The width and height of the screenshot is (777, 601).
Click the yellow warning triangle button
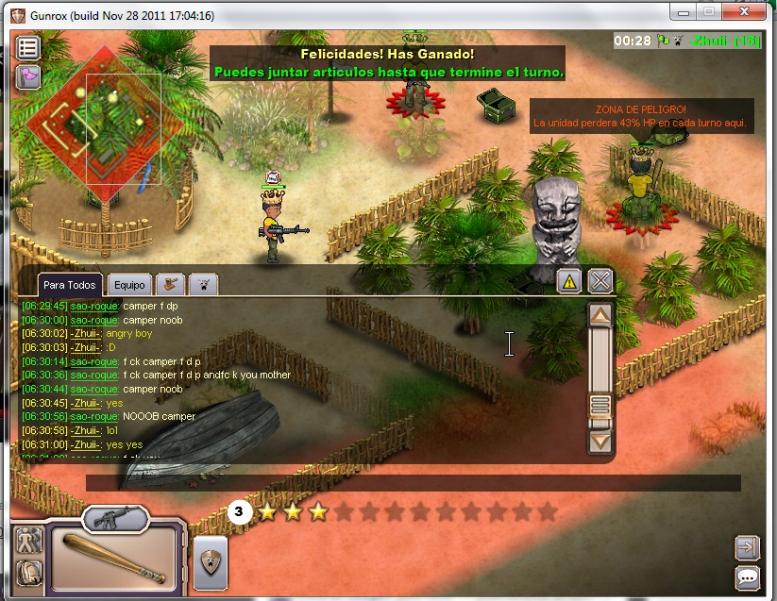[x=569, y=281]
